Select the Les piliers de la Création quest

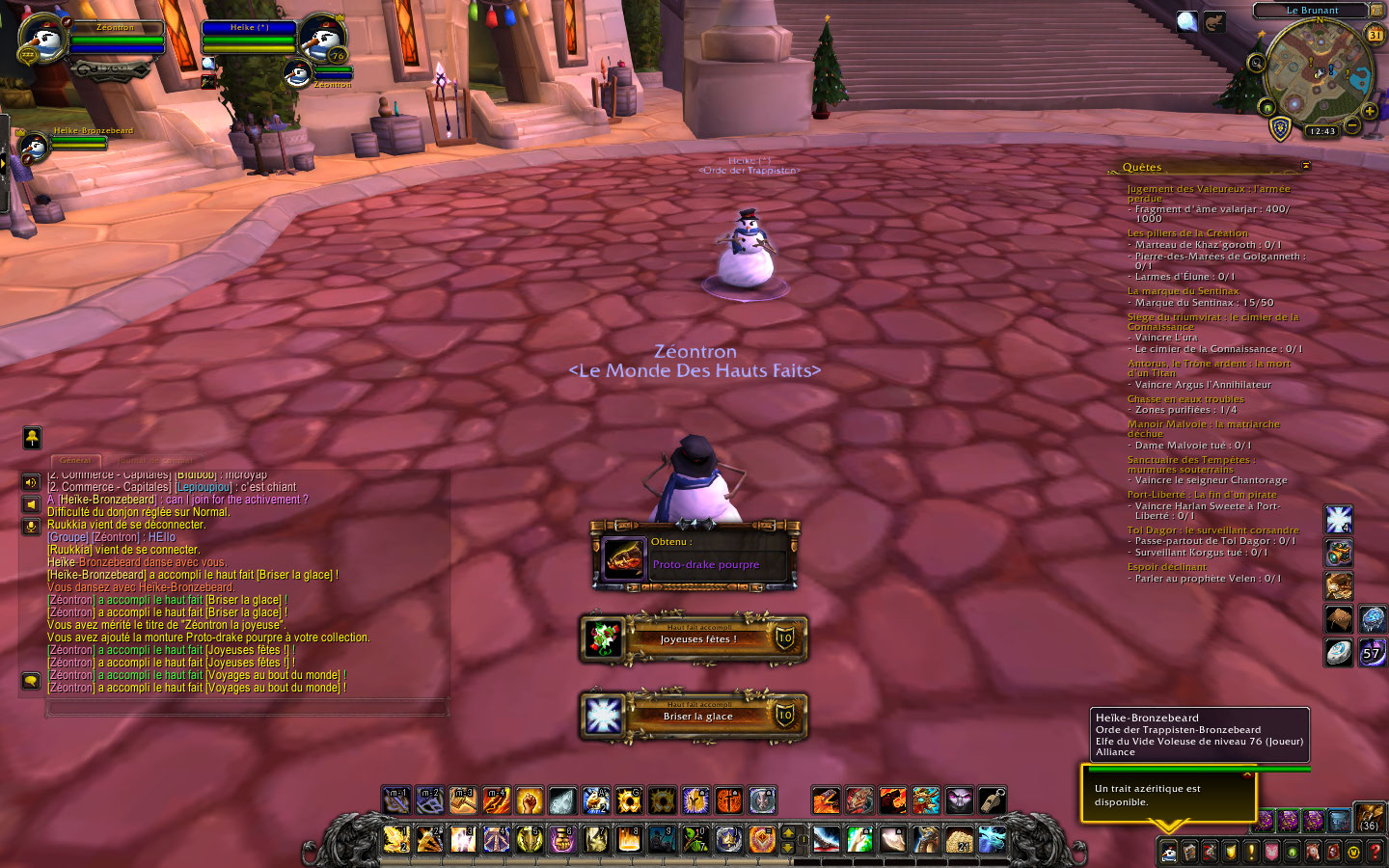[1187, 233]
